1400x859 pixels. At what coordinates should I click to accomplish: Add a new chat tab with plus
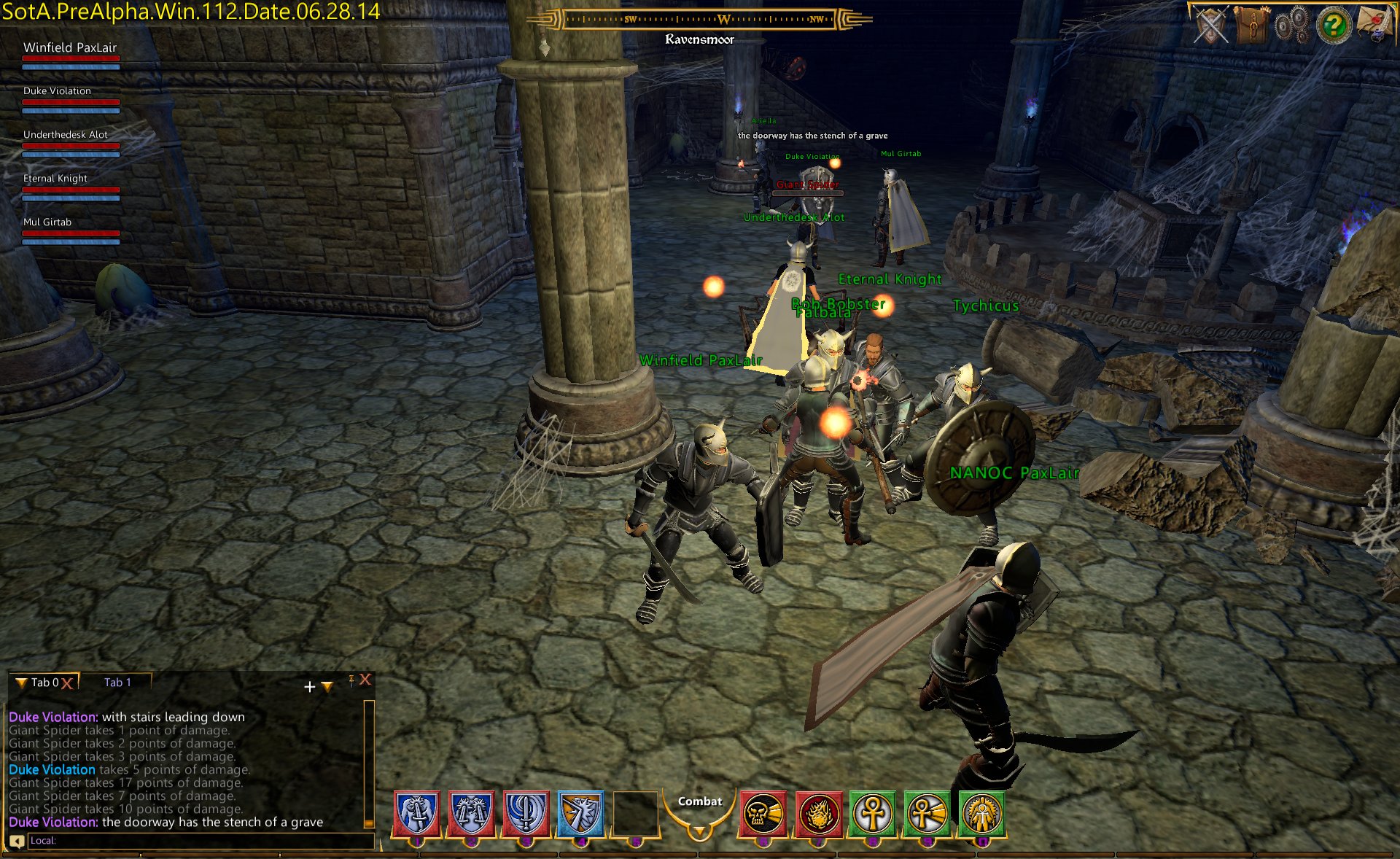click(x=309, y=687)
